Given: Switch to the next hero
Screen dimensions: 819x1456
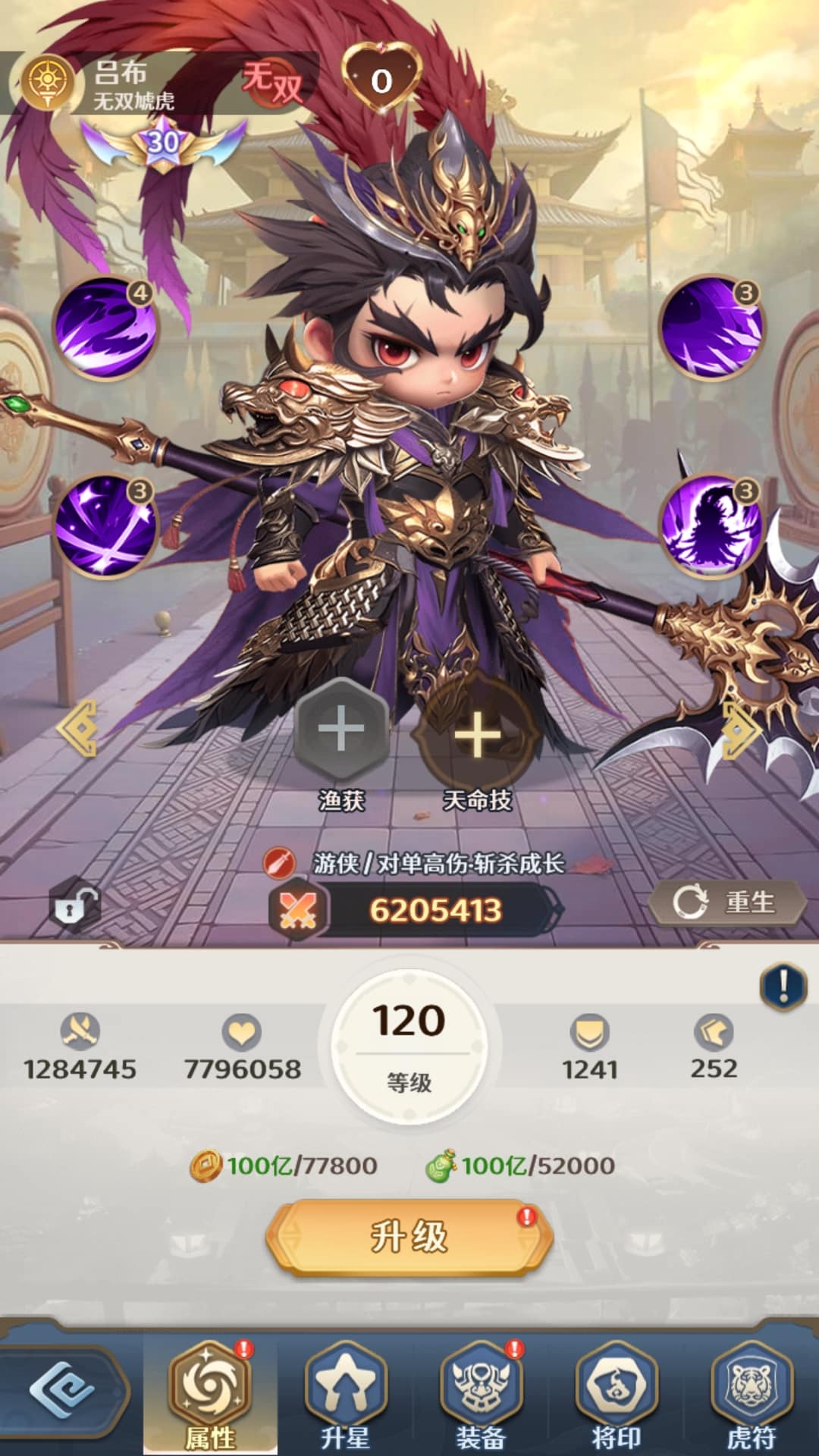Looking at the screenshot, I should [x=741, y=729].
